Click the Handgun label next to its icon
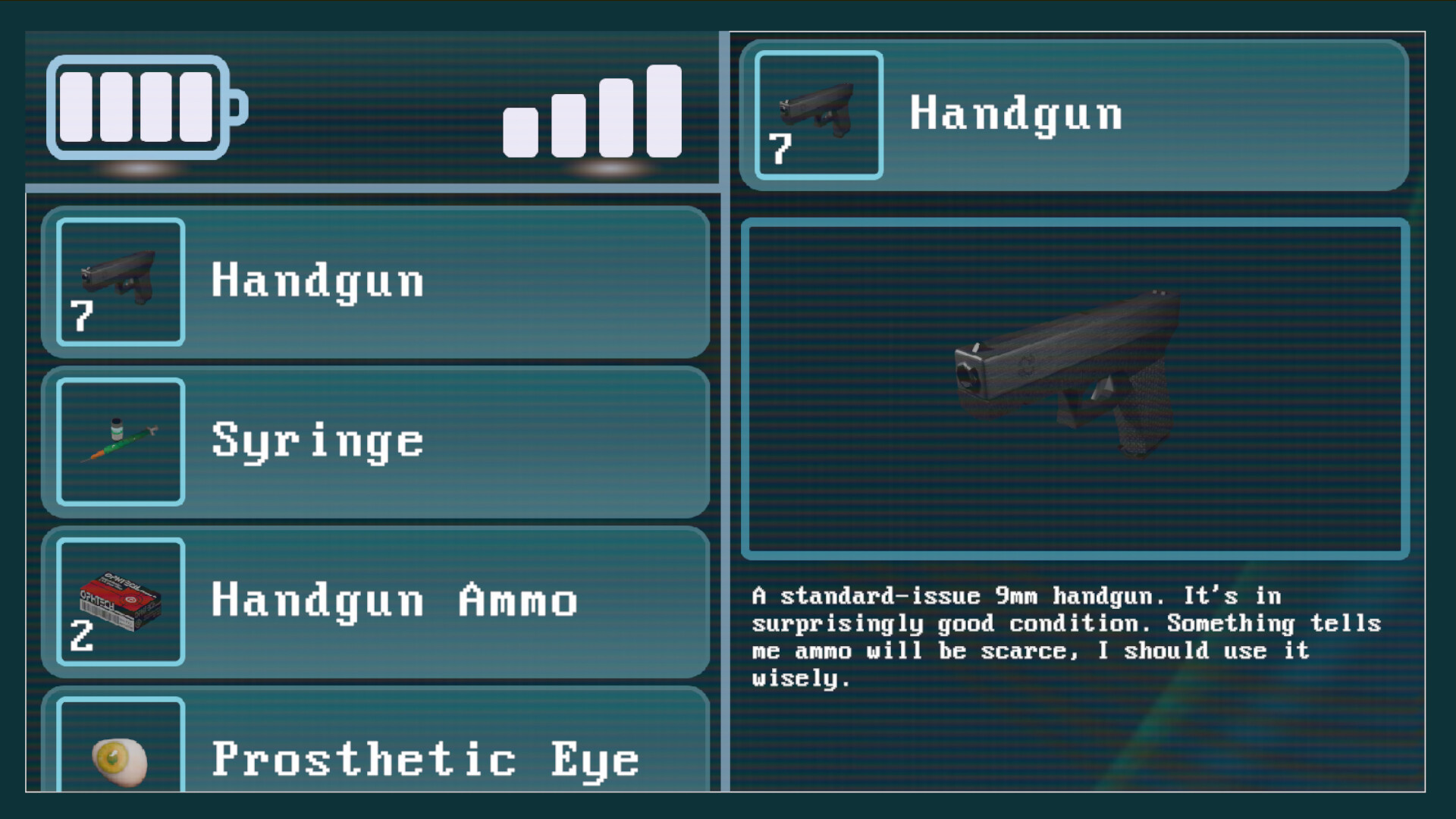 (317, 281)
